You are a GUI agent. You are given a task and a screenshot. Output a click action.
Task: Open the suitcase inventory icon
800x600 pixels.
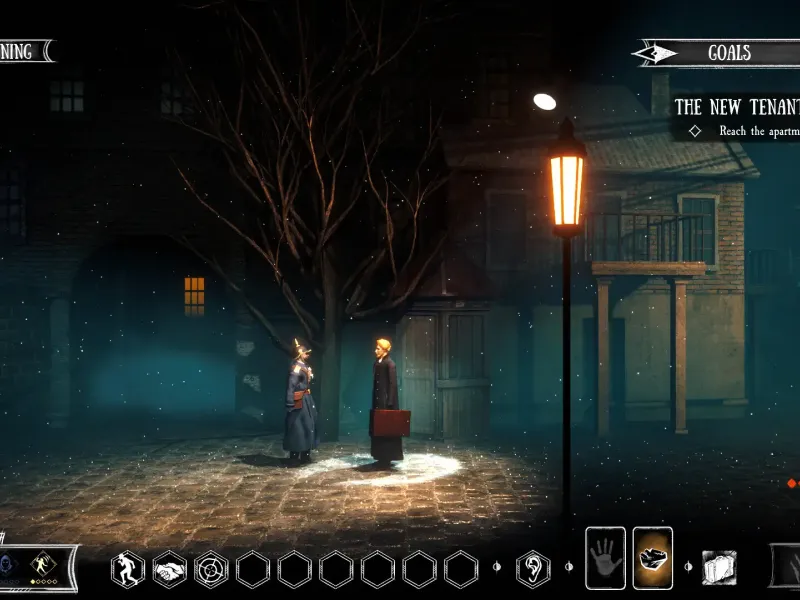719,567
